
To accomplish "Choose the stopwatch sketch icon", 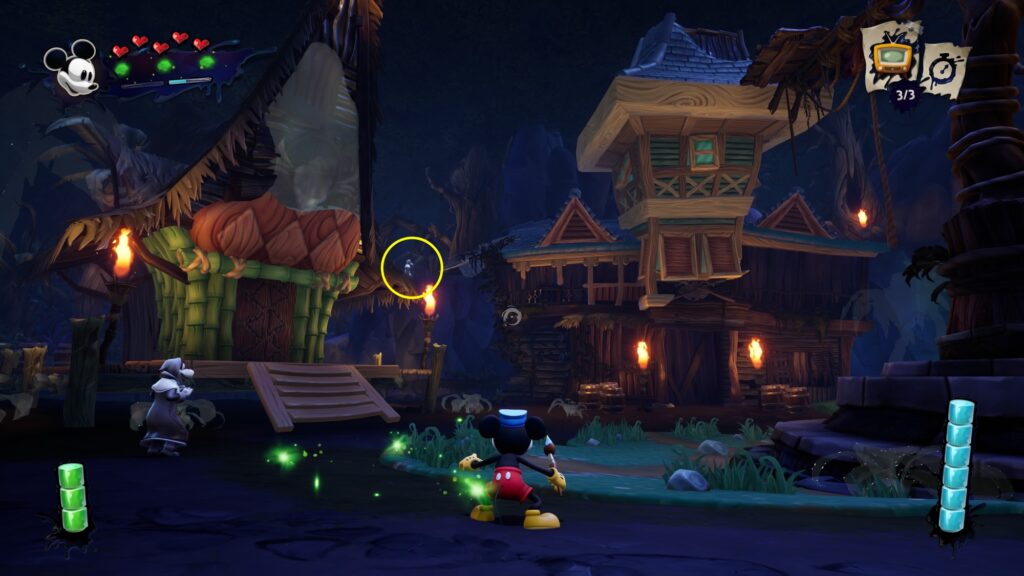I will click(x=945, y=66).
